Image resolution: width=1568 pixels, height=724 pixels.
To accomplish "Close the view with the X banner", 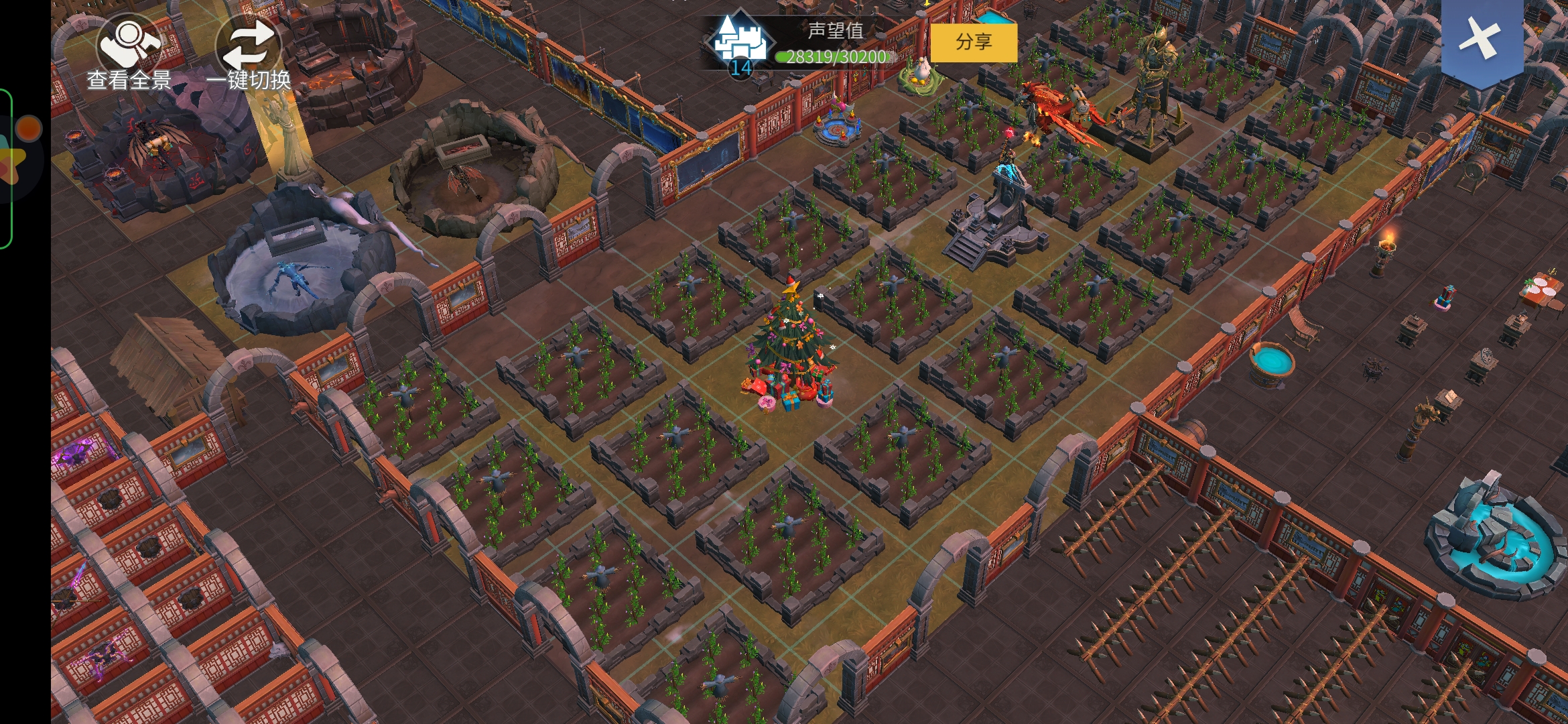I will [1482, 39].
